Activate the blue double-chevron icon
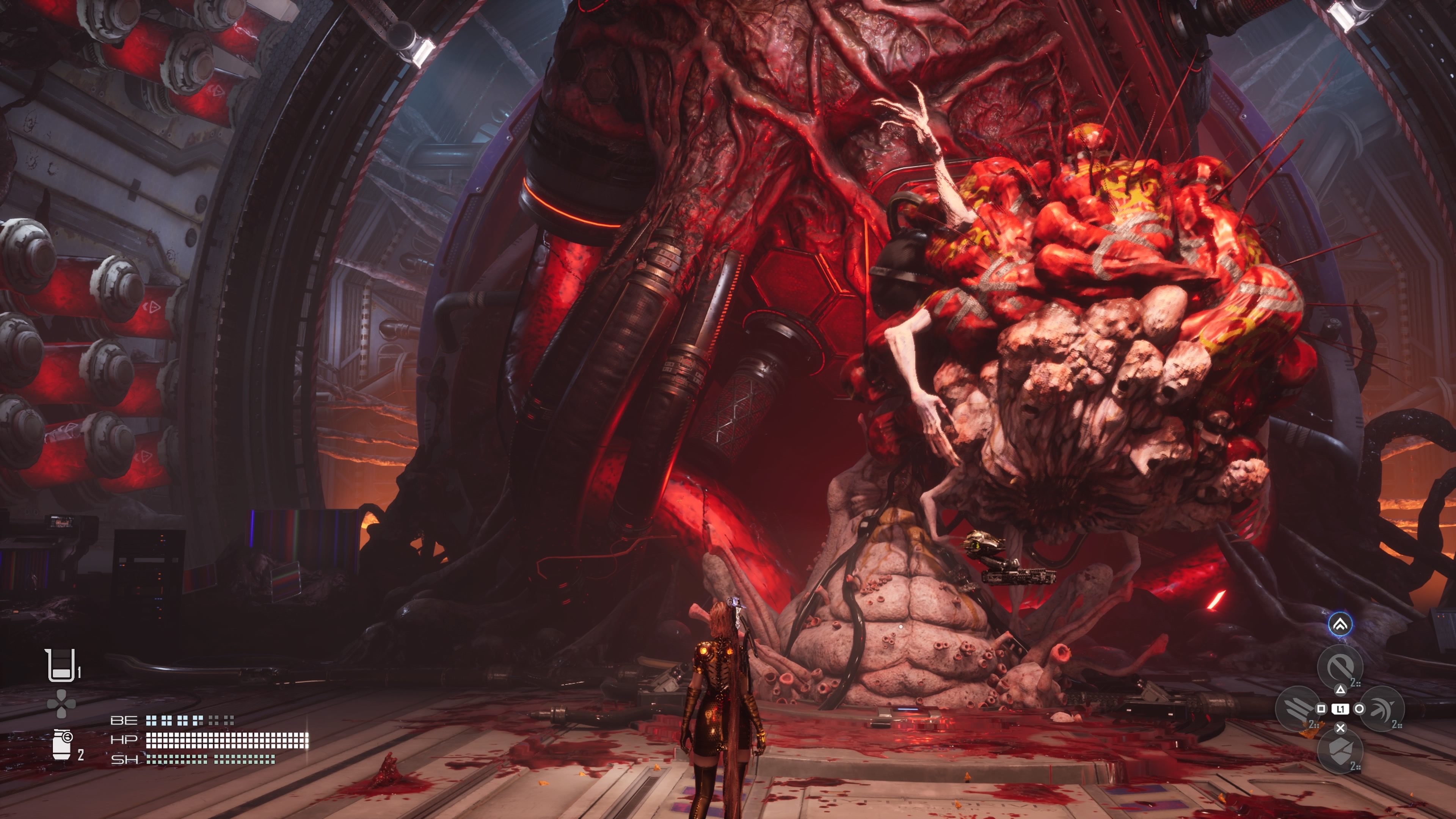The image size is (1456, 819). tap(1340, 624)
